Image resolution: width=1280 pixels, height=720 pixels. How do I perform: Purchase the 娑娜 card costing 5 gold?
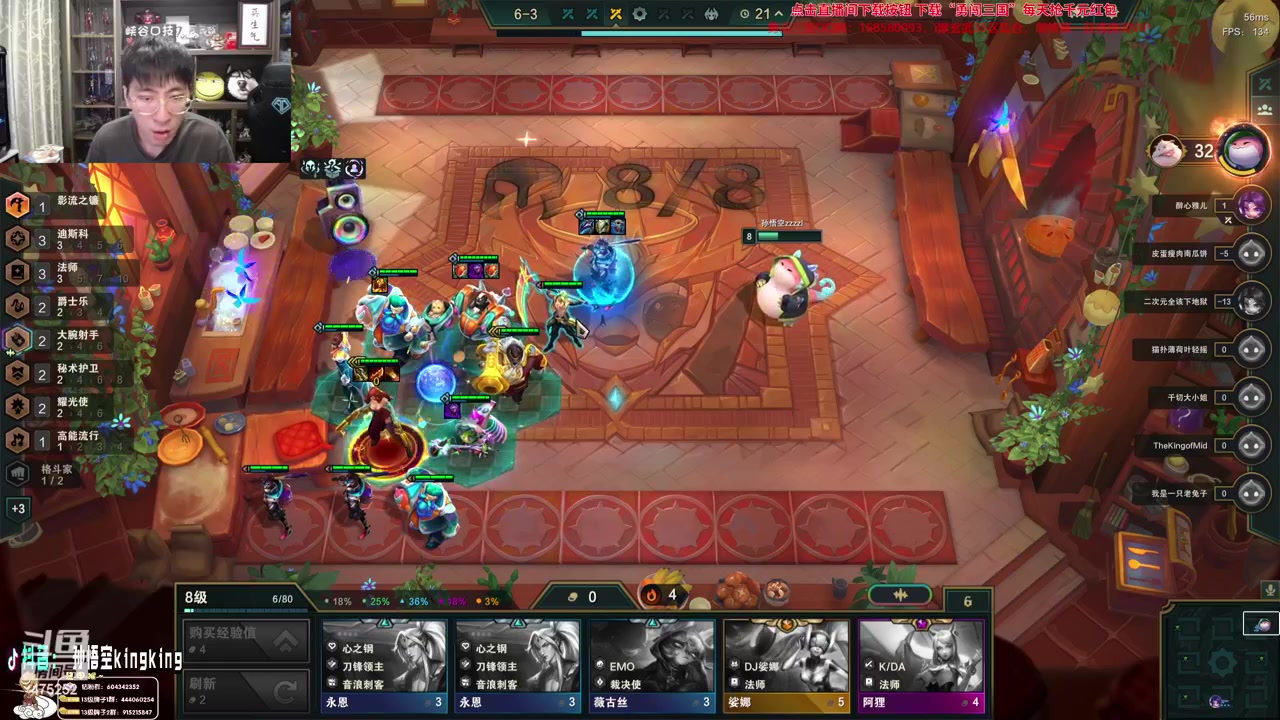tap(786, 665)
